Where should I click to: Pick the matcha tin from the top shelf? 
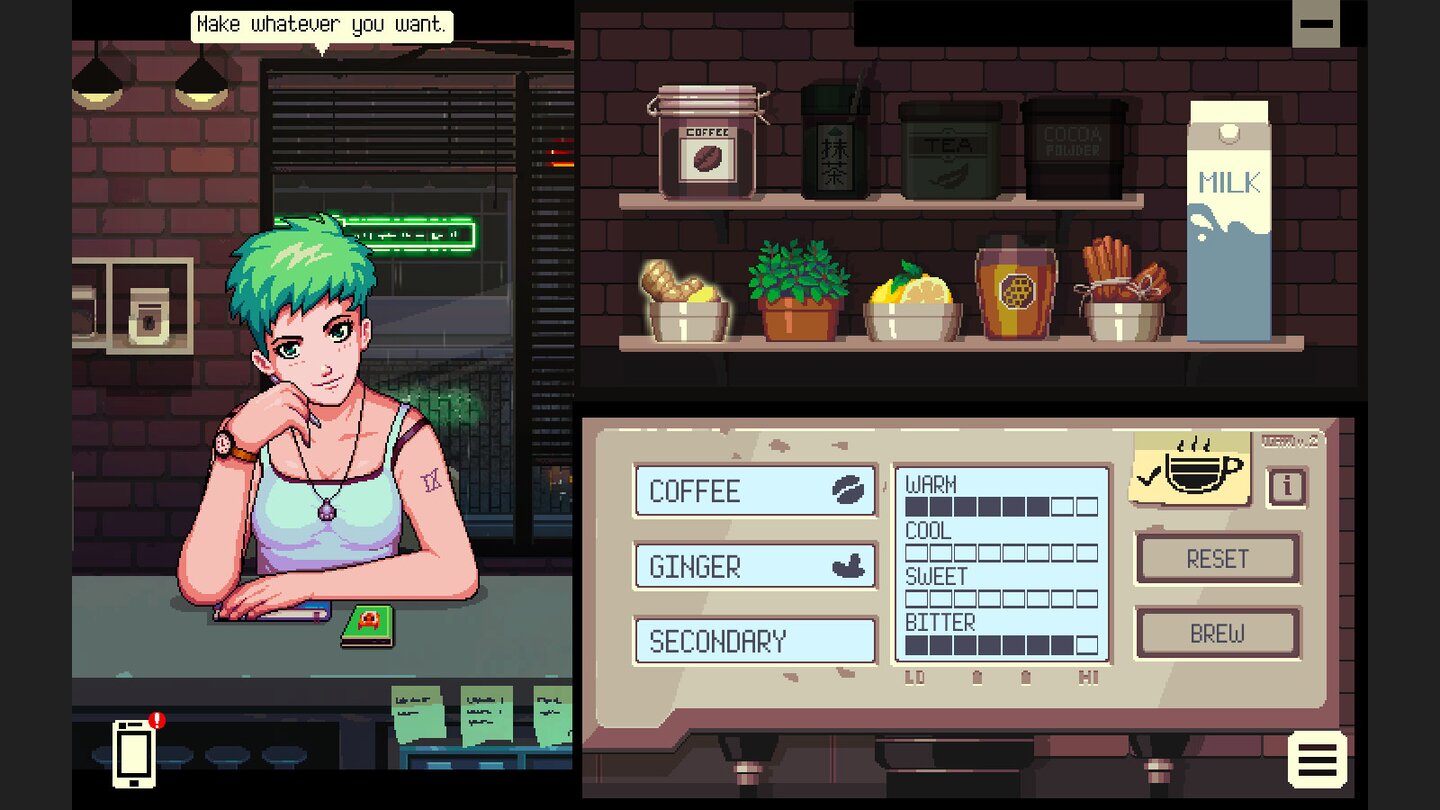coord(831,145)
